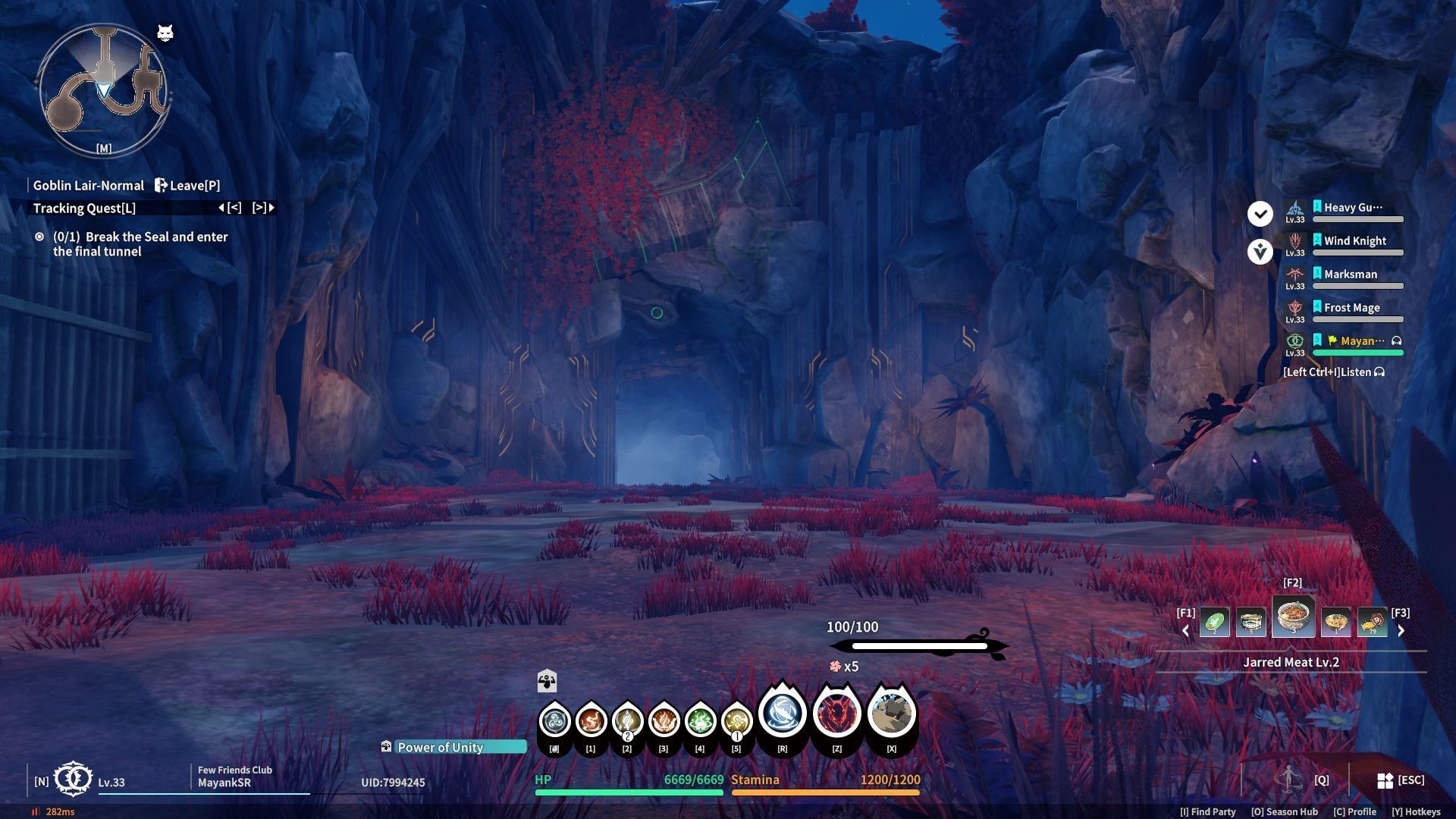Viewport: 1456px width, 819px height.
Task: Activate the red demon mask ultimate skill
Action: click(x=836, y=714)
